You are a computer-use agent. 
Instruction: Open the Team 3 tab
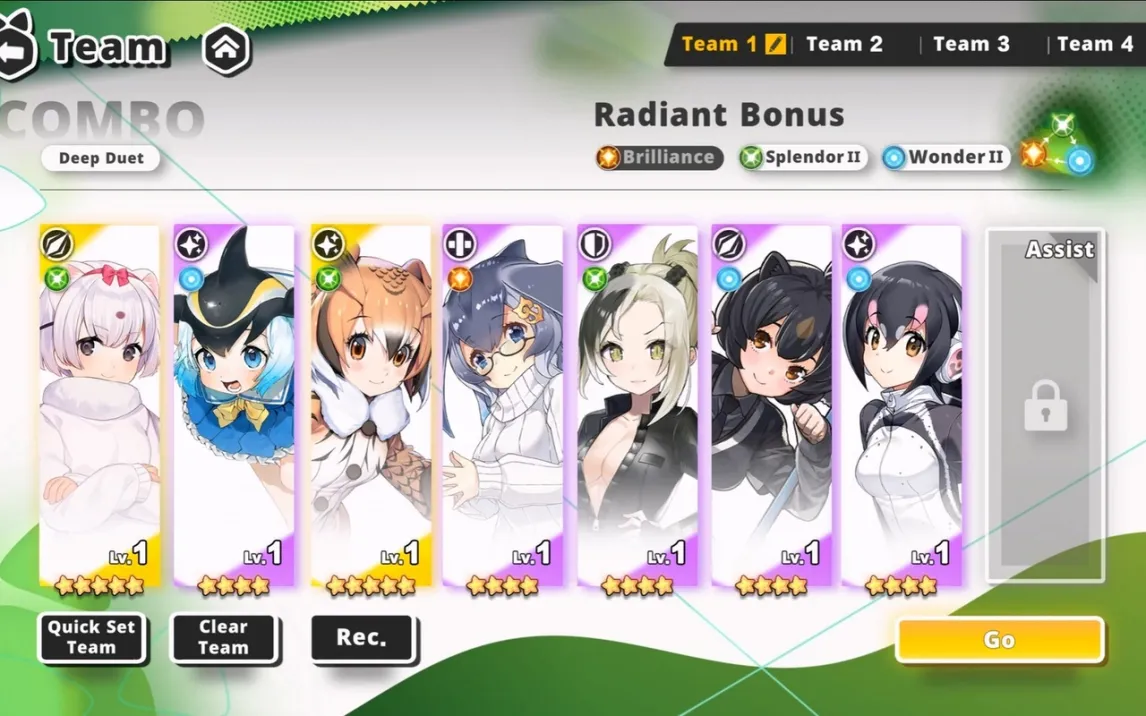971,44
